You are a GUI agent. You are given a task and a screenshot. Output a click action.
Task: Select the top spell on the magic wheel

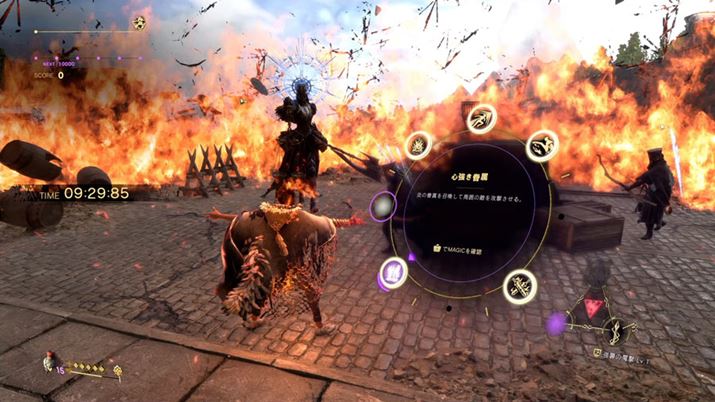tap(482, 118)
